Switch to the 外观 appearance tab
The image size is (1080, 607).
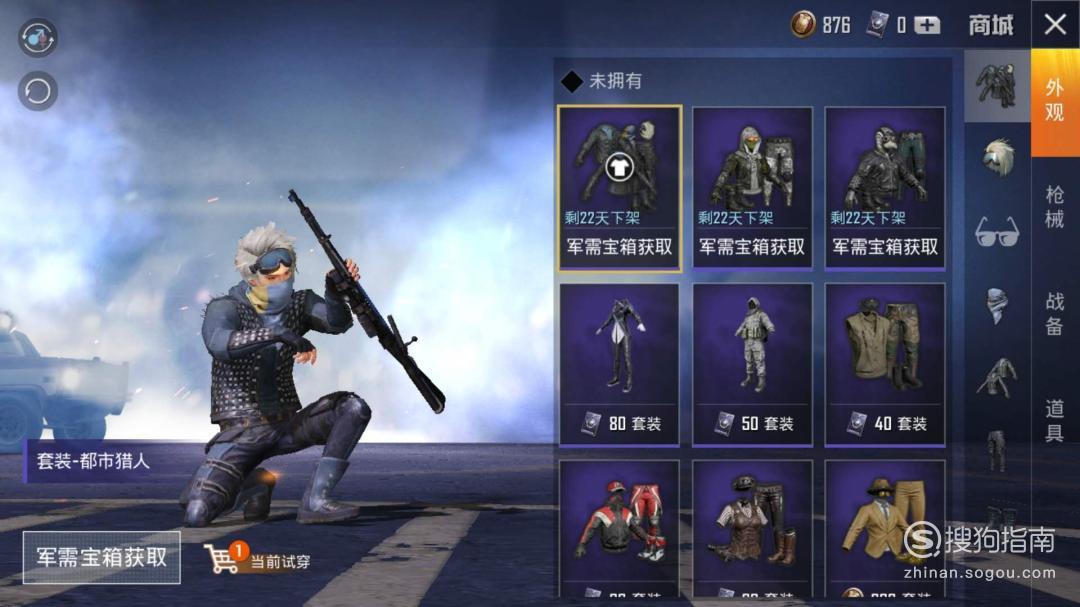(1055, 100)
